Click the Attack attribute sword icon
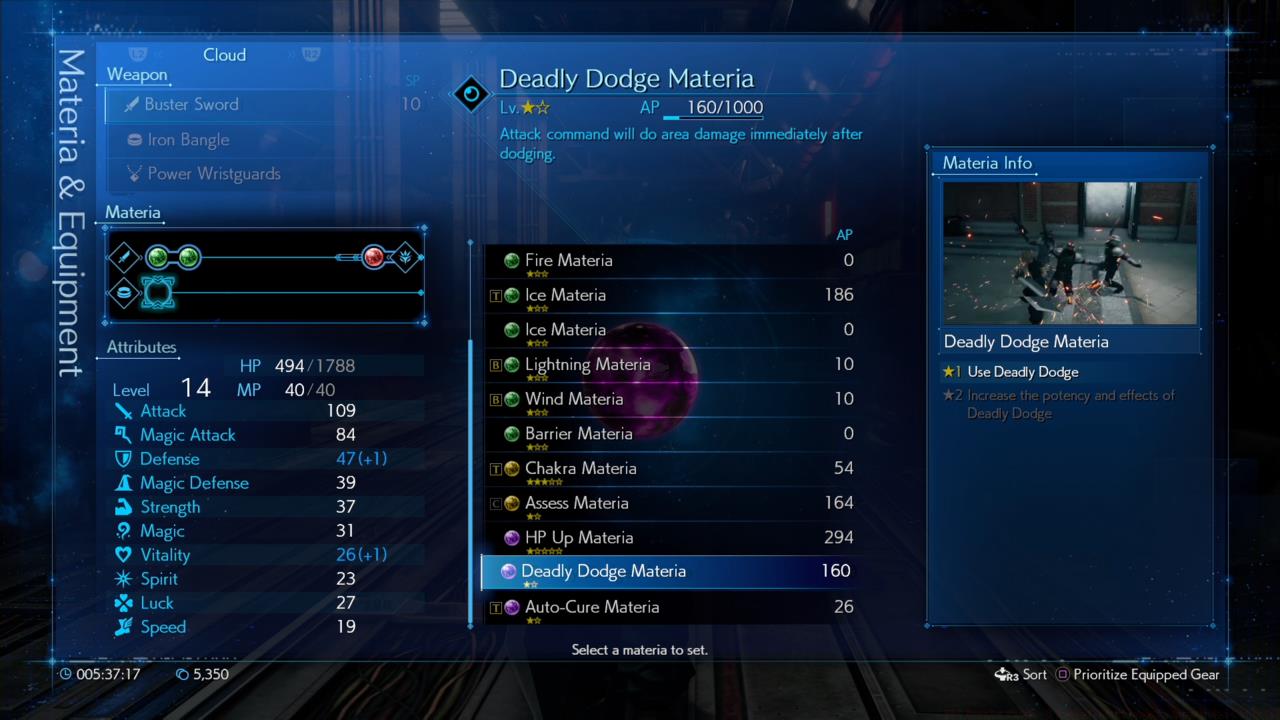 coord(125,411)
